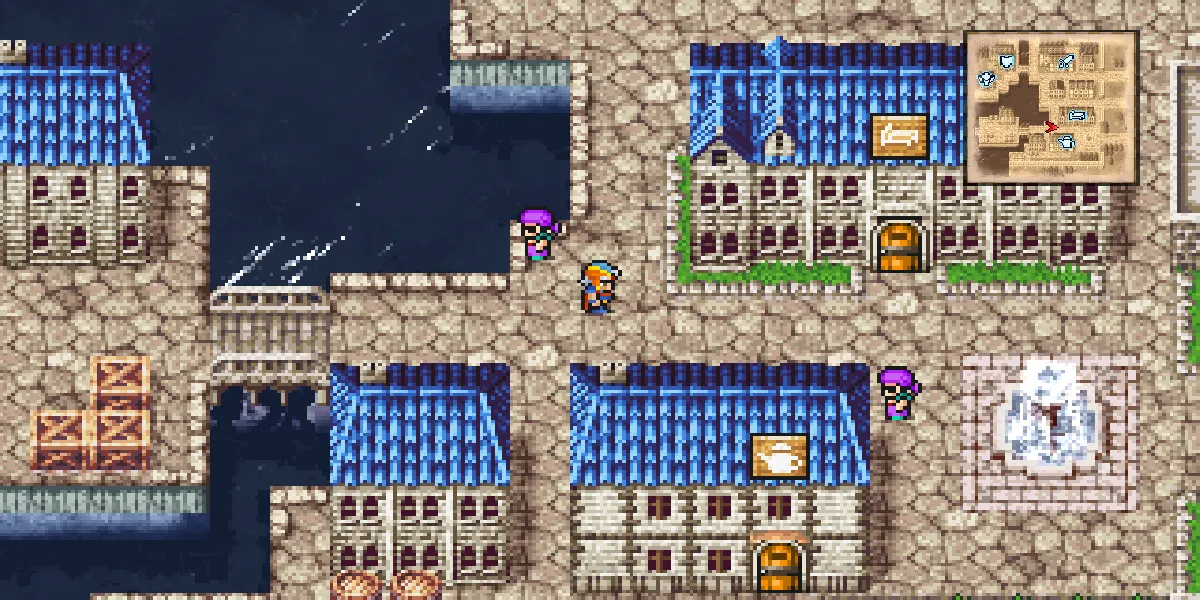Click the red player arrow on minimap
1200x600 pixels.
1050,126
